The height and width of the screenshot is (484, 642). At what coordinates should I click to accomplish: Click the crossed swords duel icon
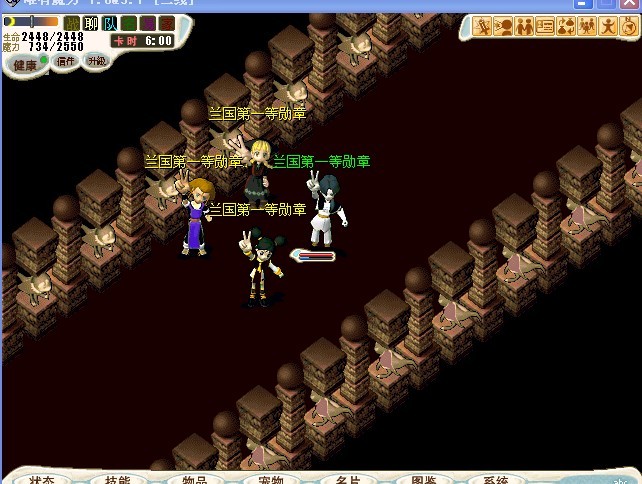coord(480,27)
